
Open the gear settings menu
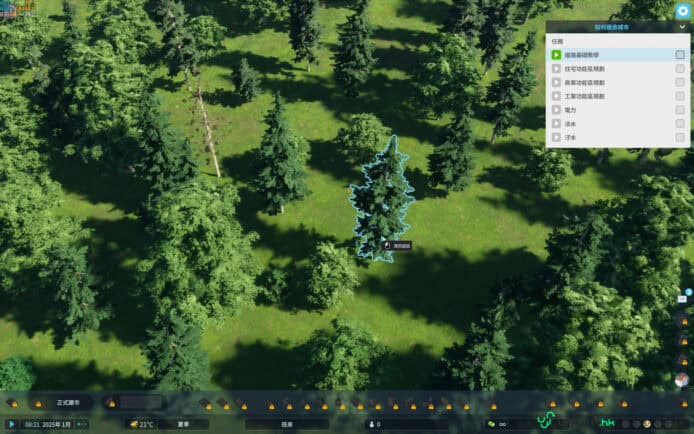tap(682, 10)
